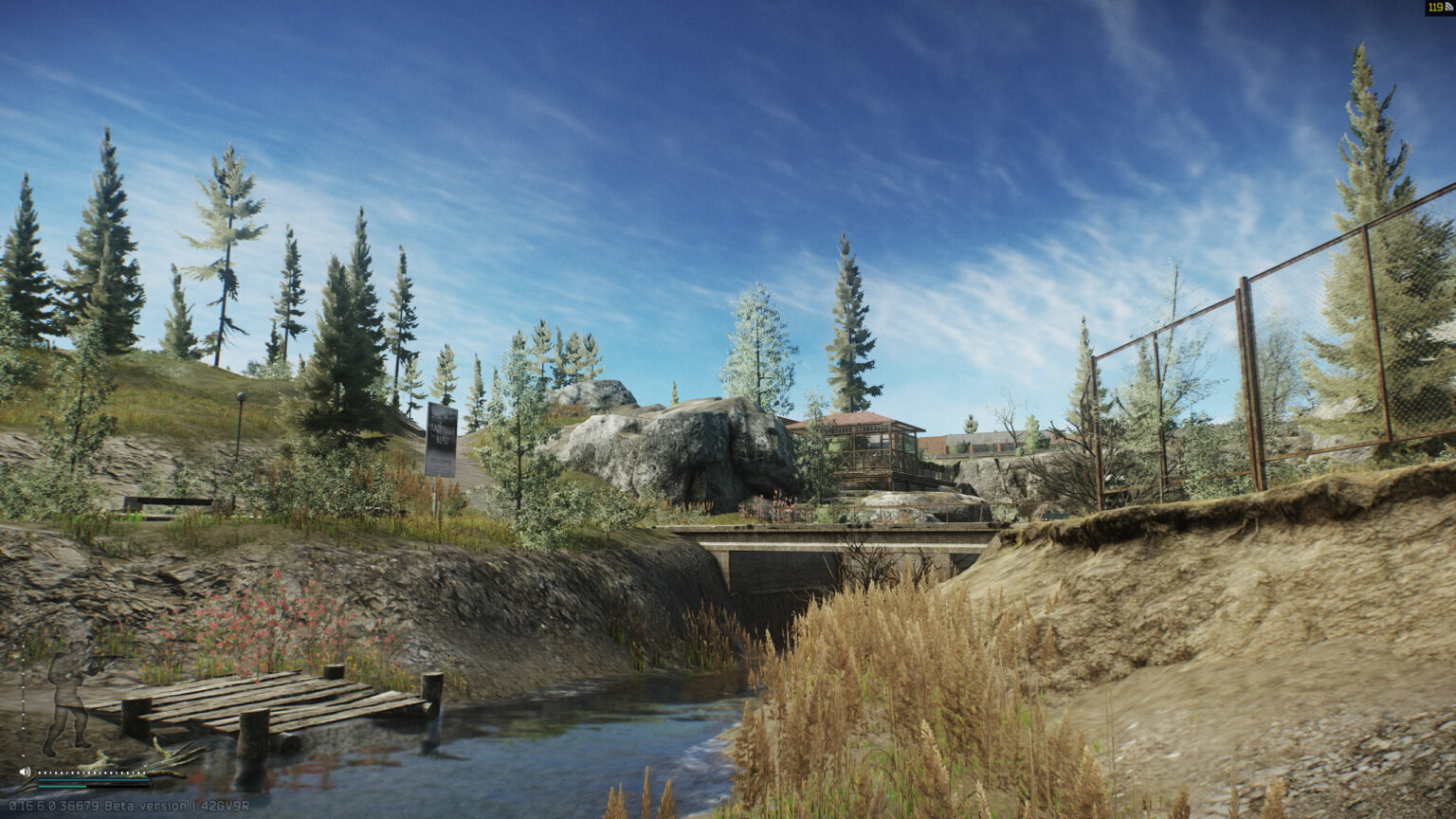1456x819 pixels.
Task: Expand the chevron above the stance indicator
Action: coord(15,646)
